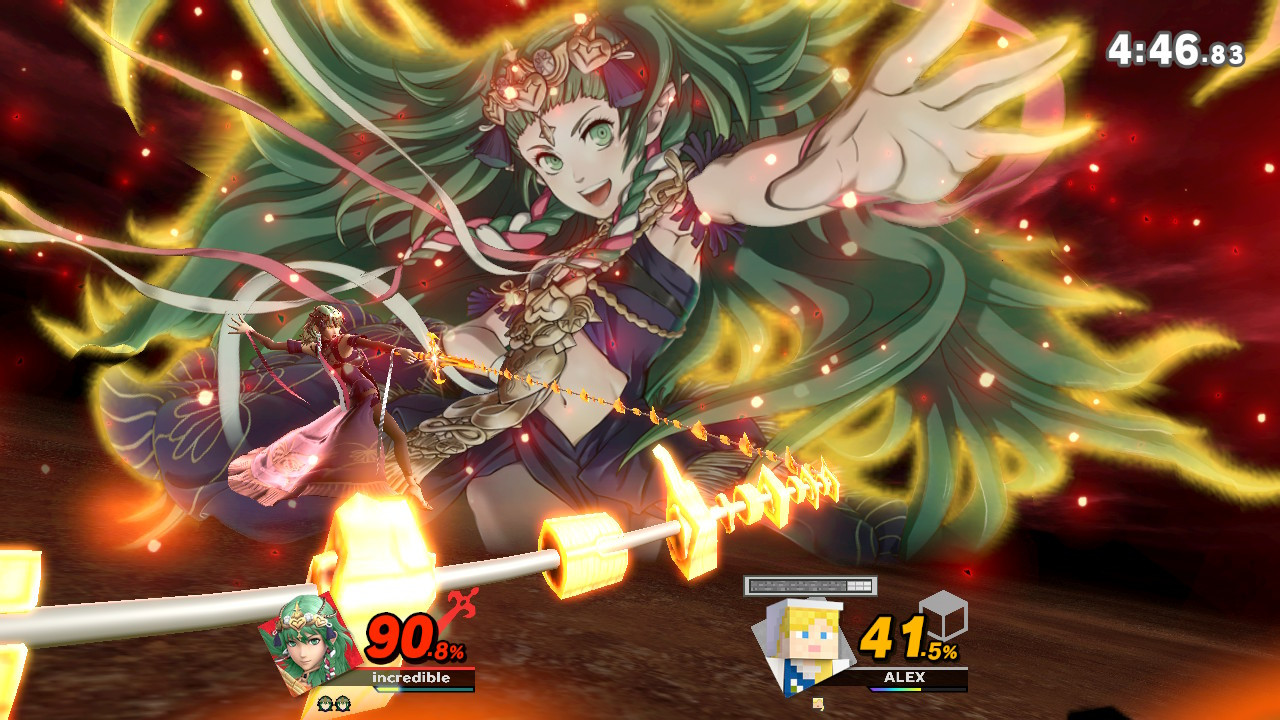Select the ALEX player name tag
The image size is (1280, 720).
click(905, 675)
